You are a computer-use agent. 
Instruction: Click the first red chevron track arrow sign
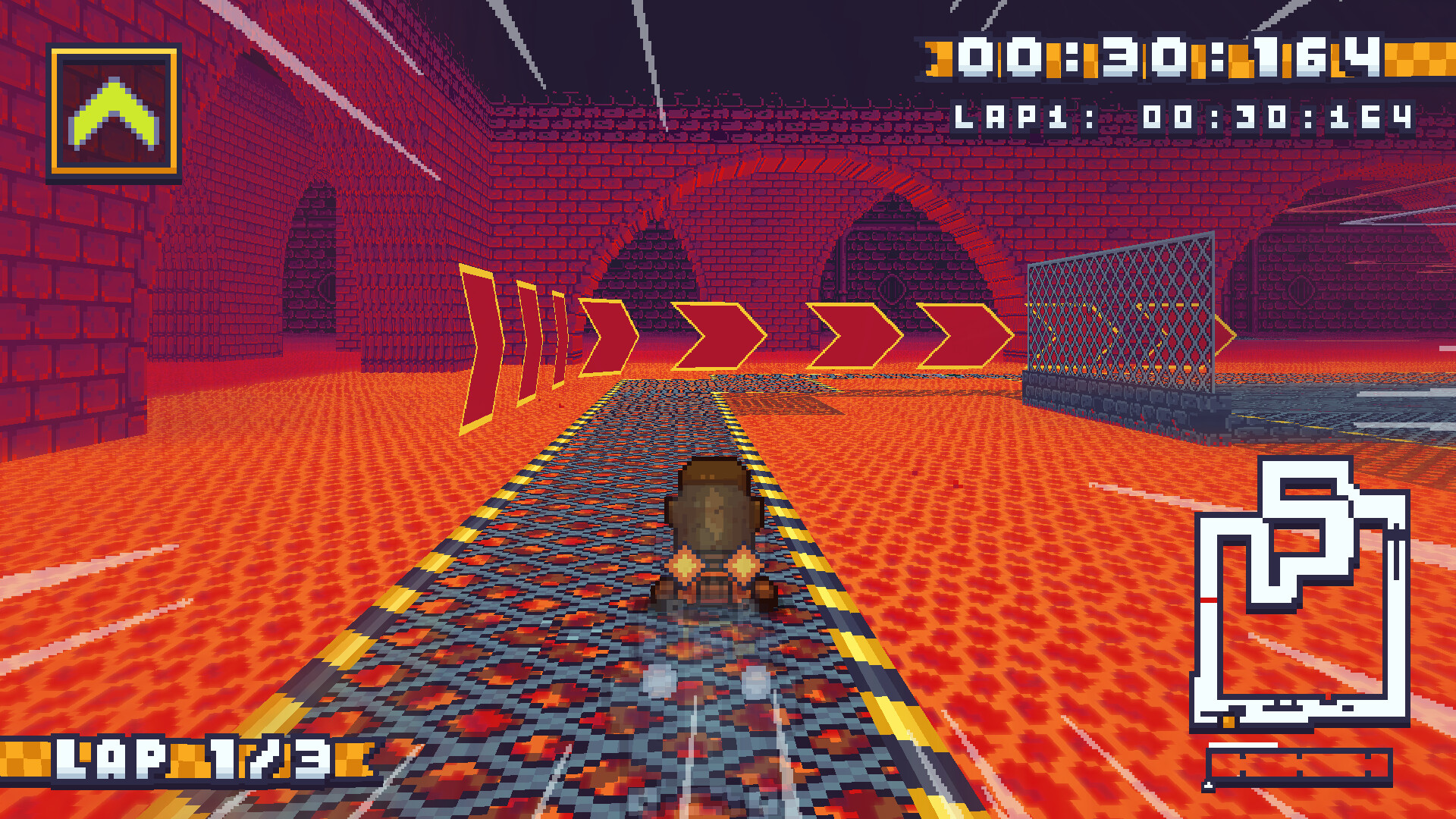coord(478,341)
